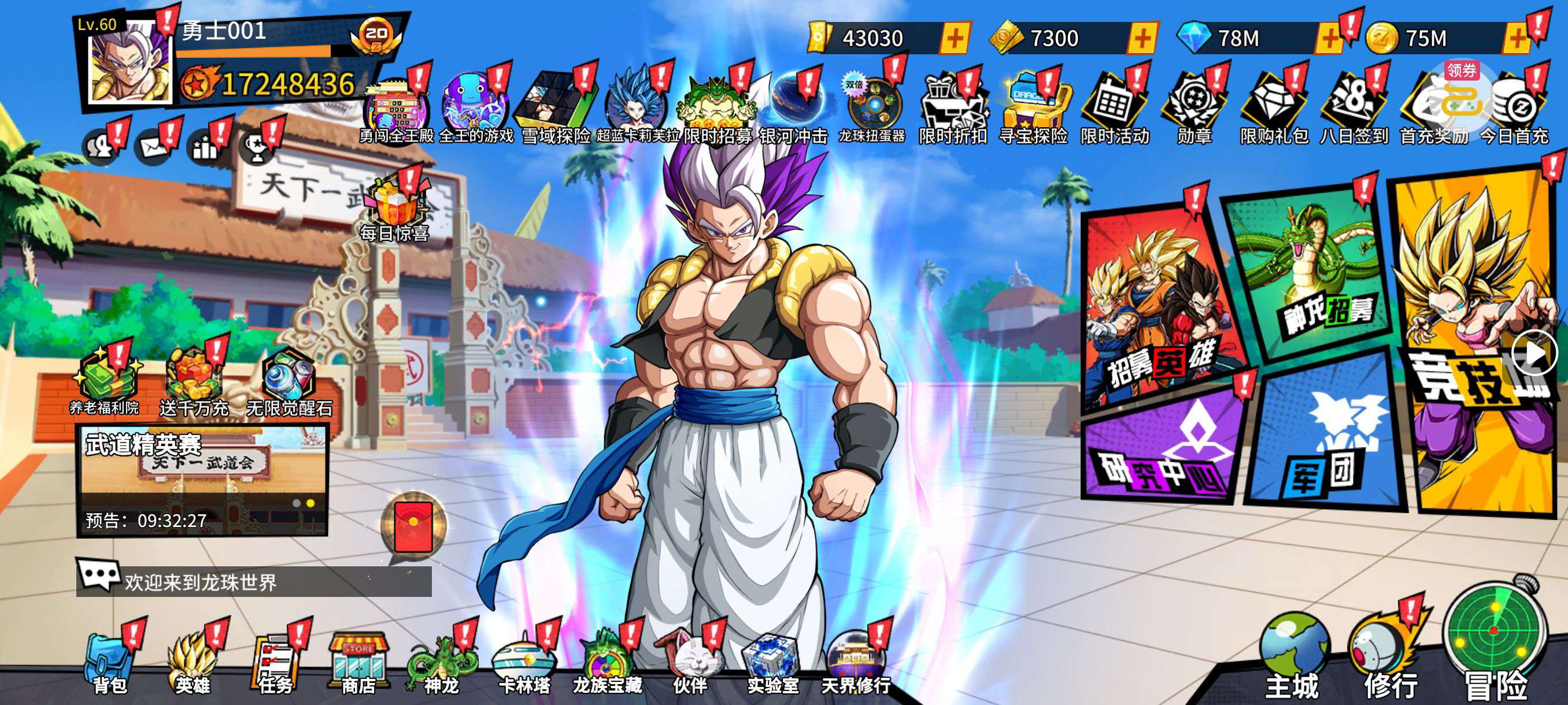Open the 卡林塔 tower

point(524,664)
